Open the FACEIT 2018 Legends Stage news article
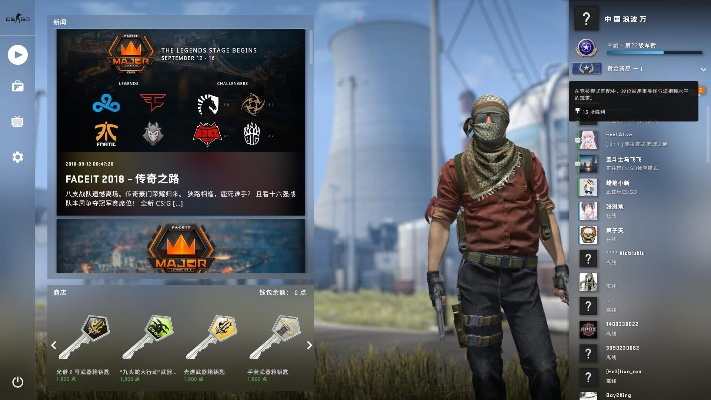711x400 pixels. pyautogui.click(x=181, y=122)
